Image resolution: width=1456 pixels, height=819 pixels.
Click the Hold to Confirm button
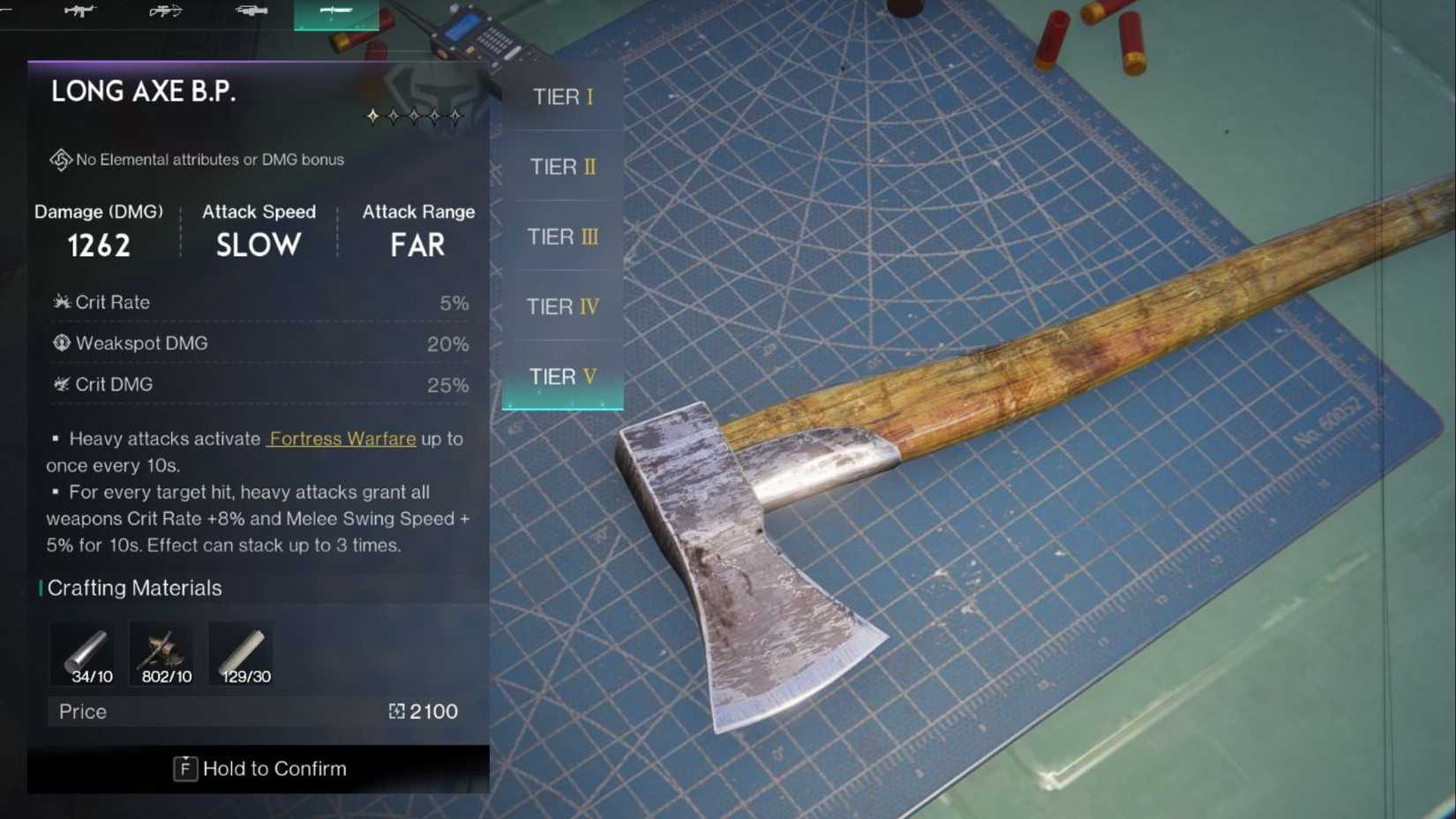coord(259,768)
